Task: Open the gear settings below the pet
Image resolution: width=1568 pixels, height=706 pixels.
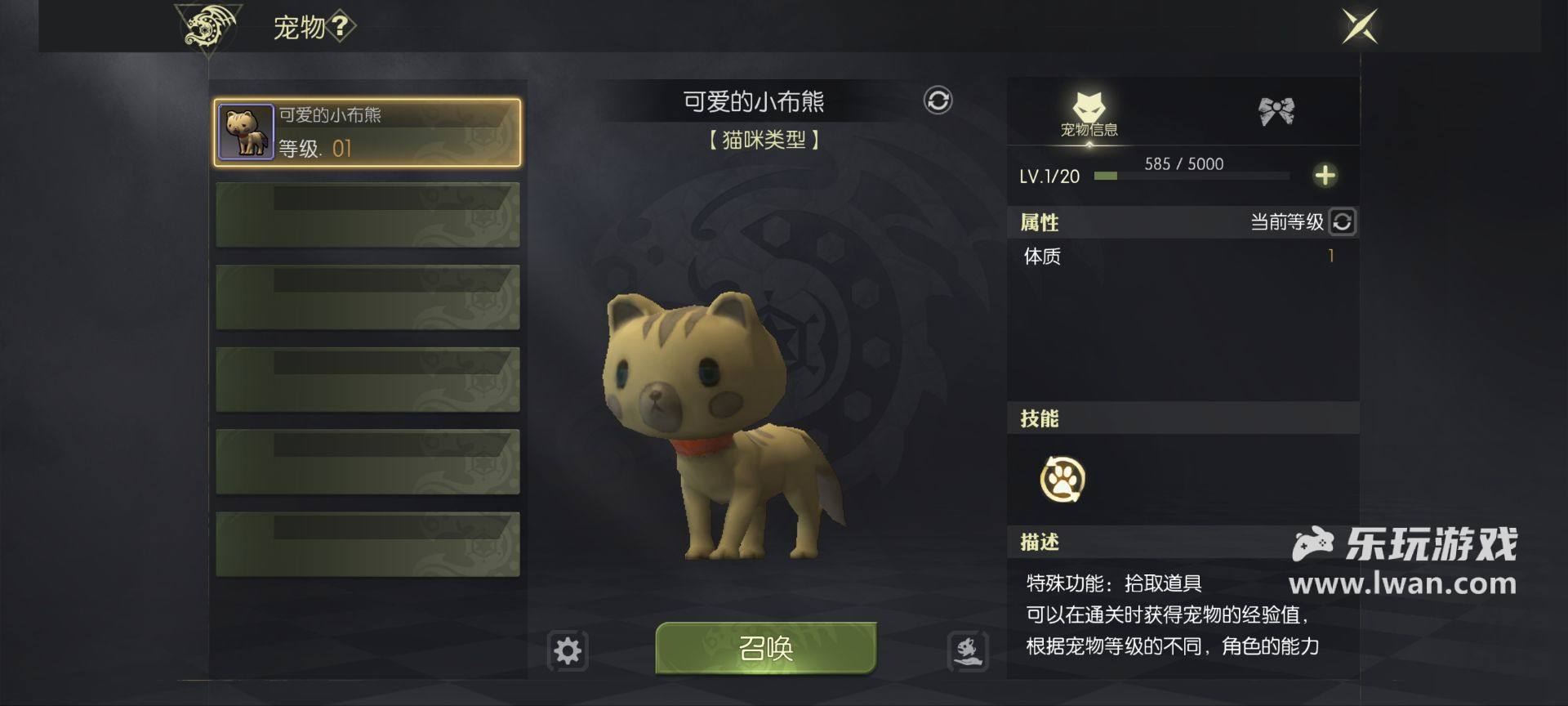Action: coord(568,650)
